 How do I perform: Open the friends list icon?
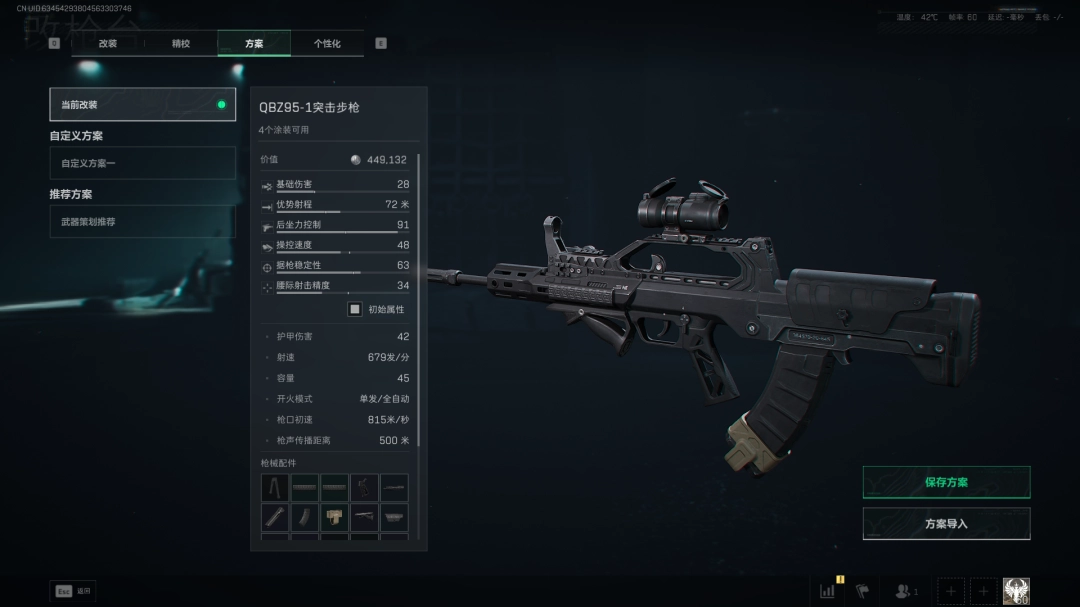(x=905, y=591)
